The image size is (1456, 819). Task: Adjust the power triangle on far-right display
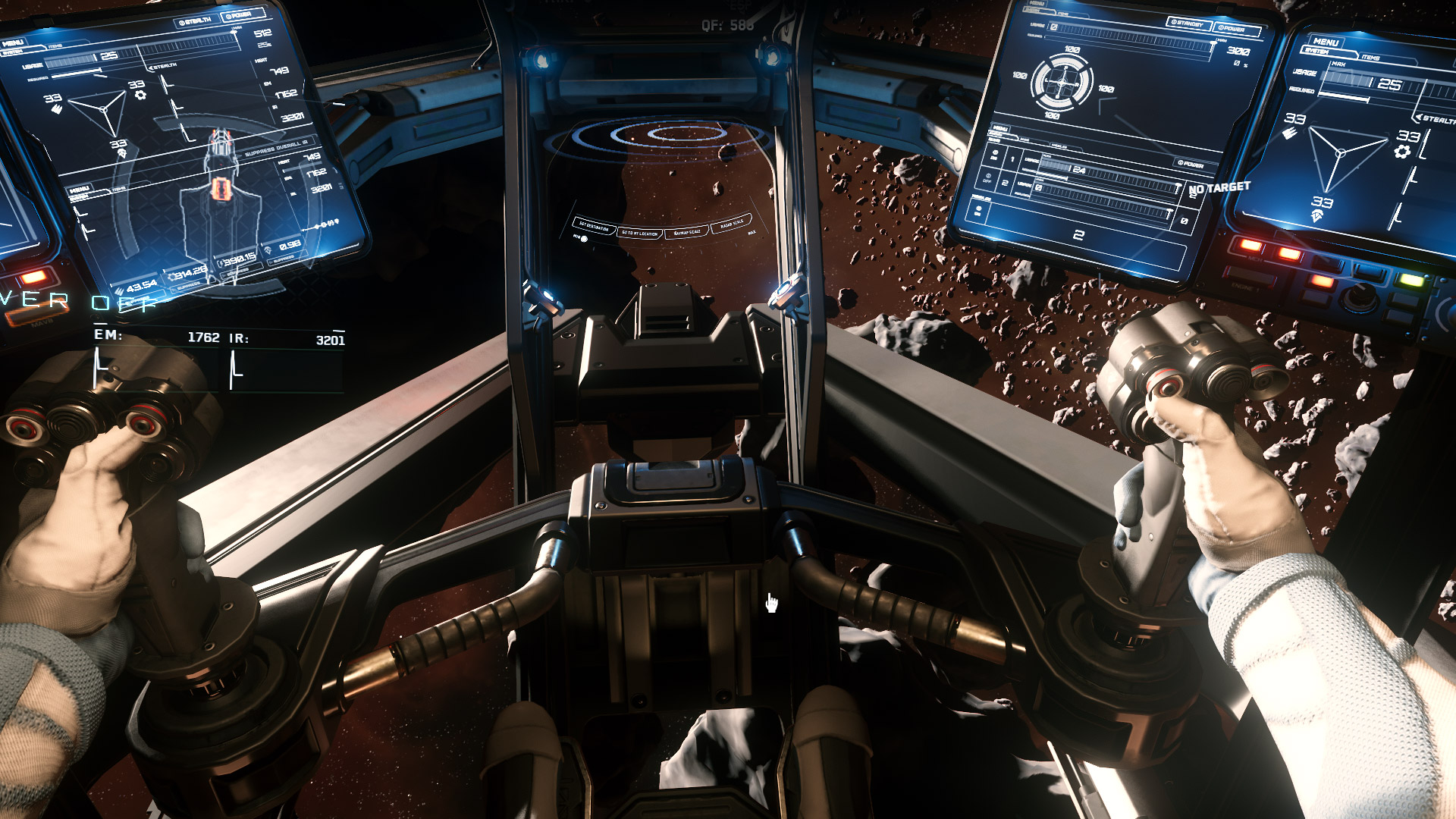point(1340,153)
